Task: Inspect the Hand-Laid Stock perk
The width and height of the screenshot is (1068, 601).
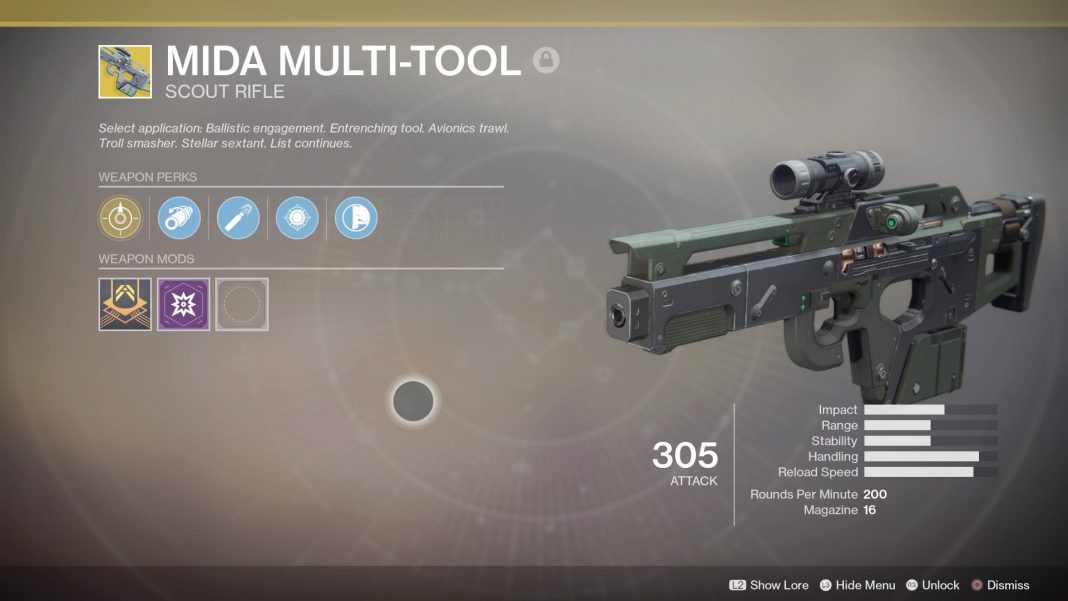Action: [x=356, y=217]
